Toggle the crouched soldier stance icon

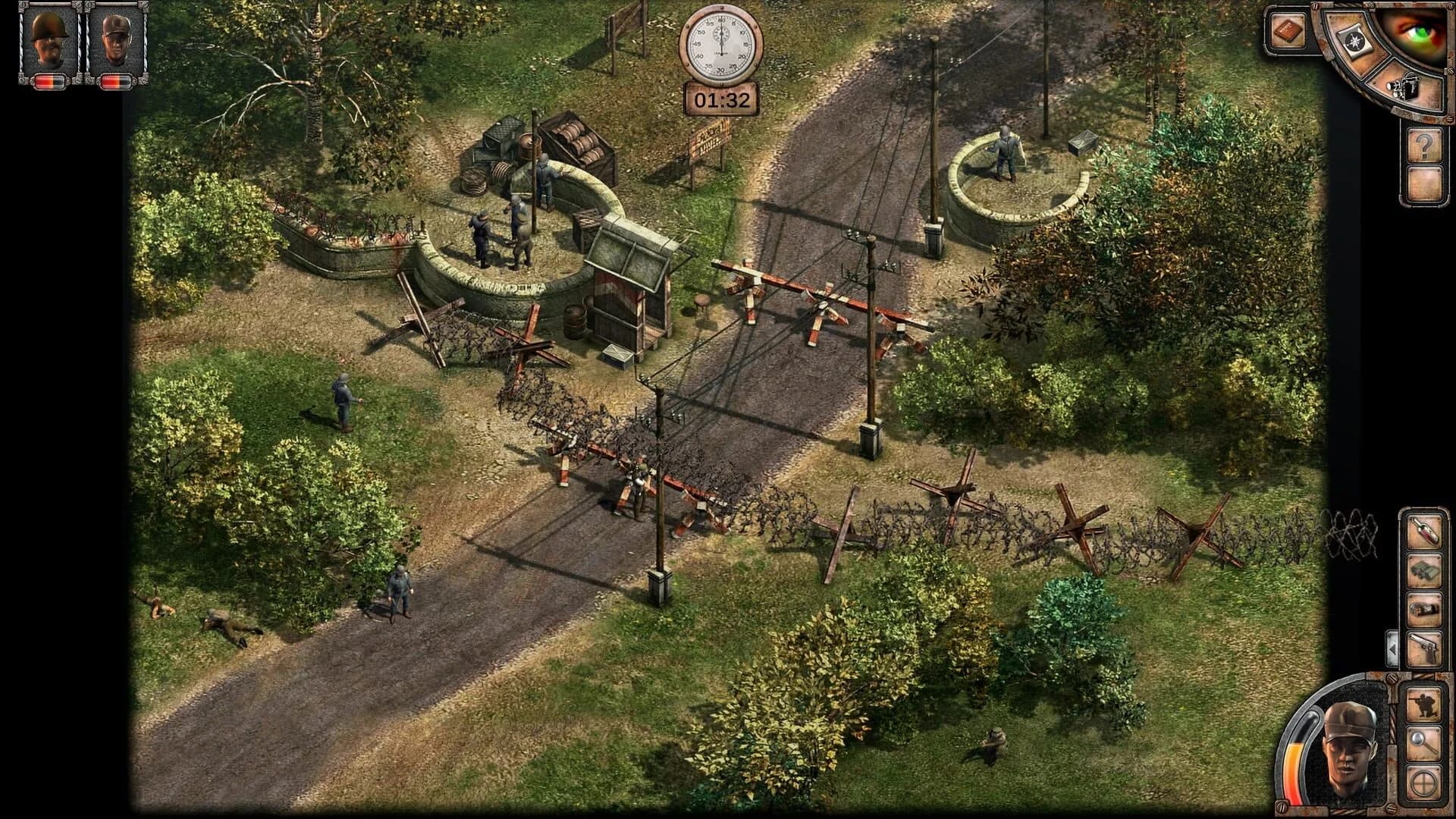pos(1424,703)
